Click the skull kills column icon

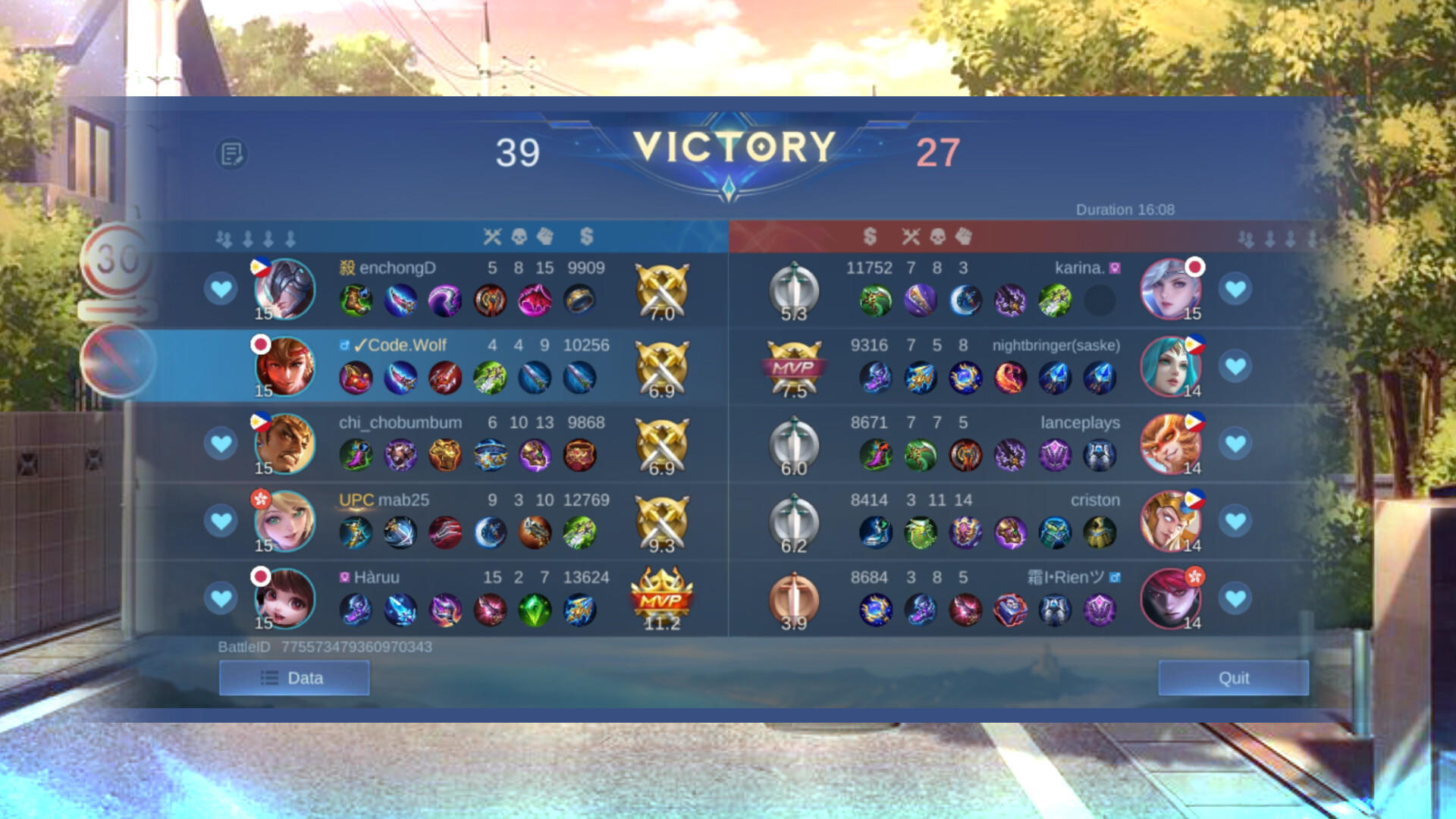pyautogui.click(x=519, y=236)
